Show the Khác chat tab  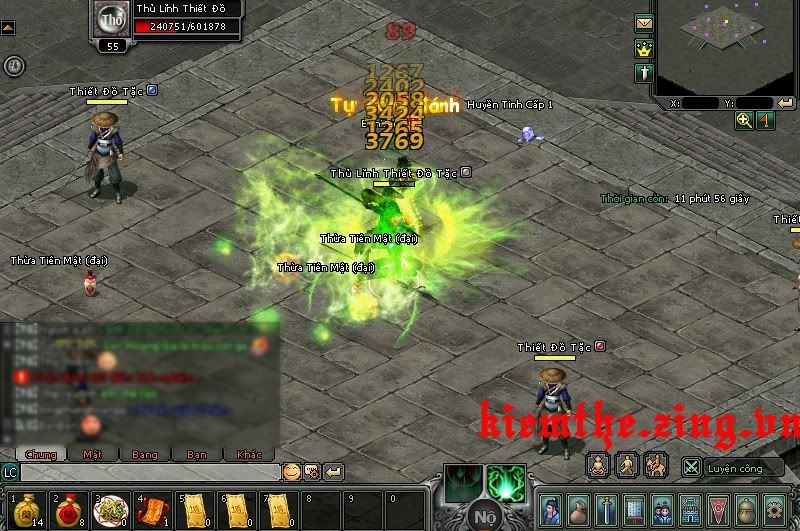[249, 454]
